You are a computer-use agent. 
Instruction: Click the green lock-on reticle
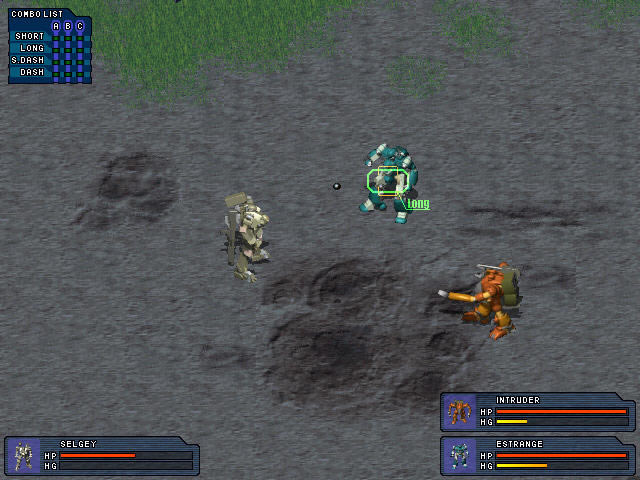tap(387, 181)
